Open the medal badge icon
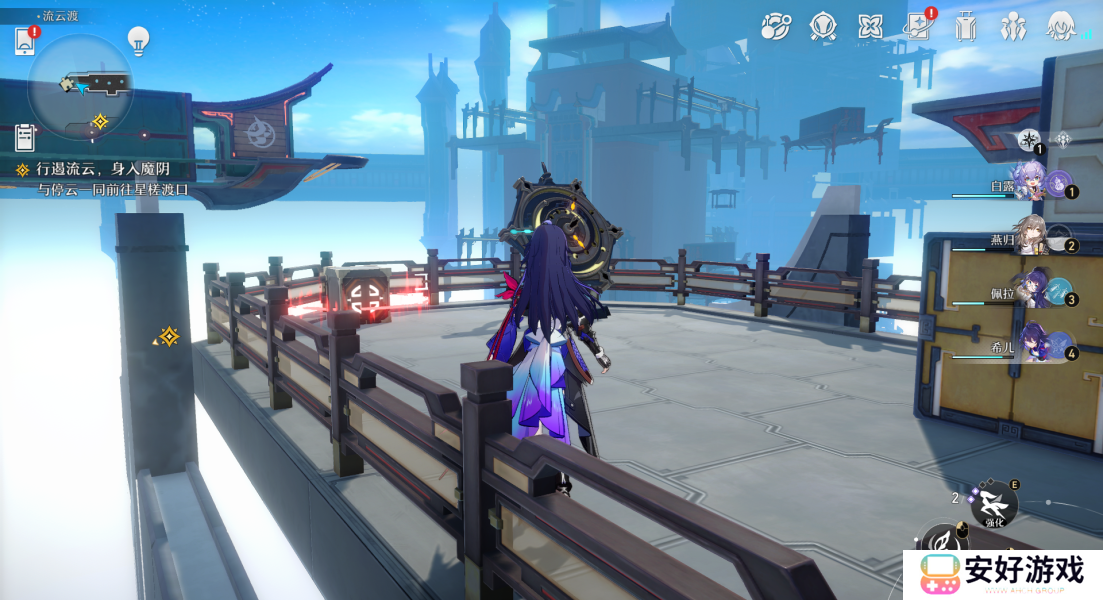This screenshot has width=1103, height=600. click(823, 27)
